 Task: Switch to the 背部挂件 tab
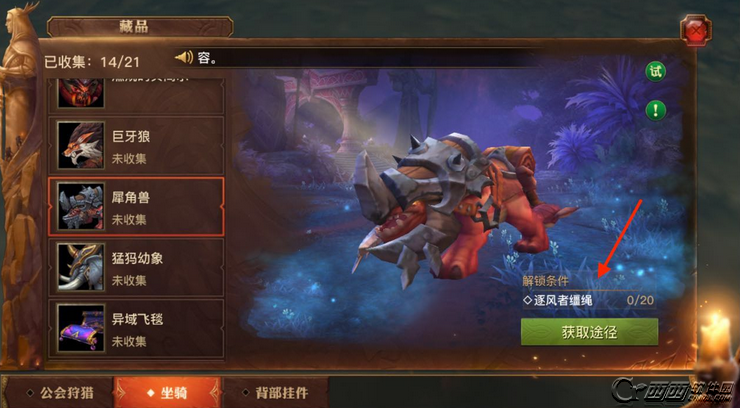270,393
